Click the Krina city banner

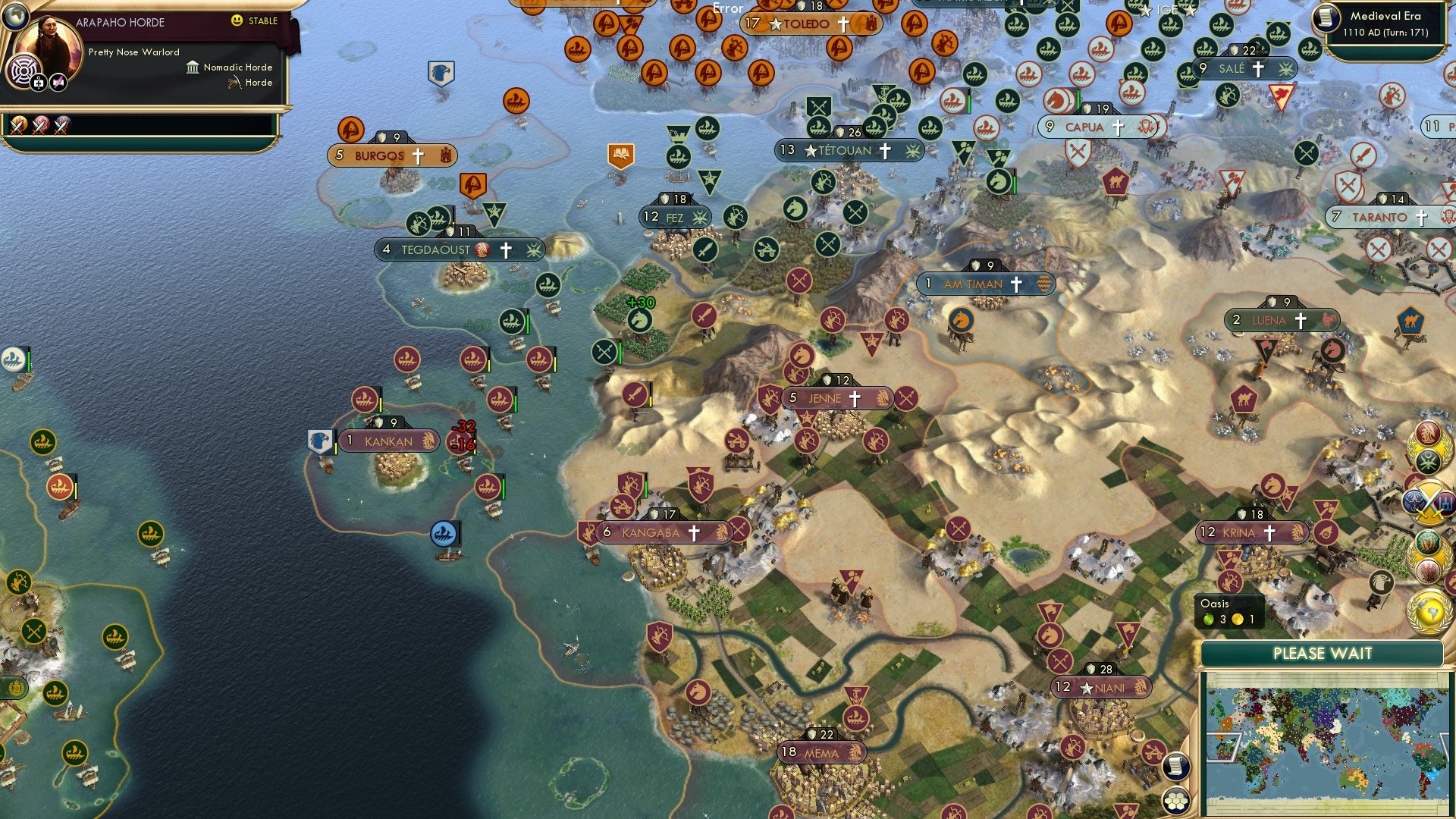click(x=1251, y=532)
